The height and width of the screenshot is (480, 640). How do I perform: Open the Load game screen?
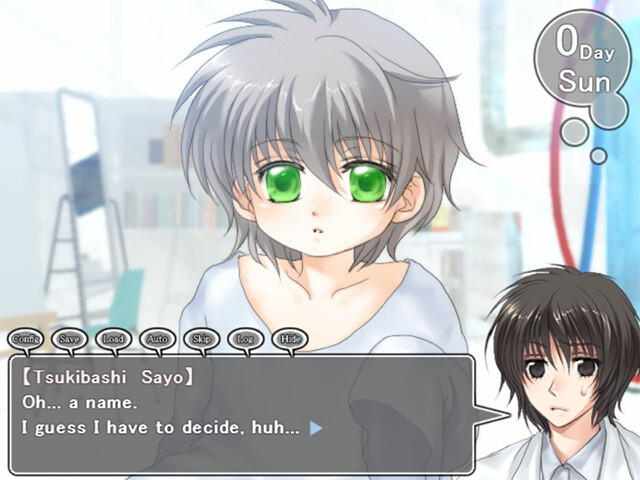[x=114, y=339]
